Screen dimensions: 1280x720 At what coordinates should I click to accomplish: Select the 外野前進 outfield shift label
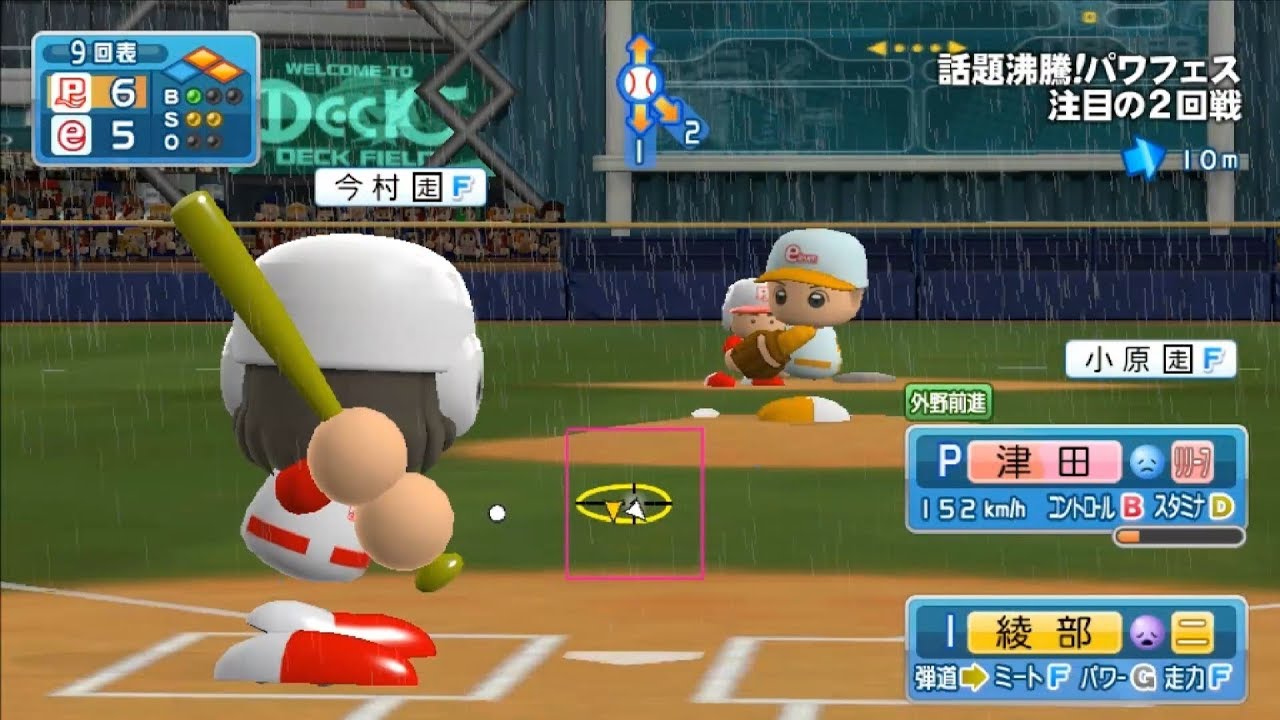click(x=947, y=403)
